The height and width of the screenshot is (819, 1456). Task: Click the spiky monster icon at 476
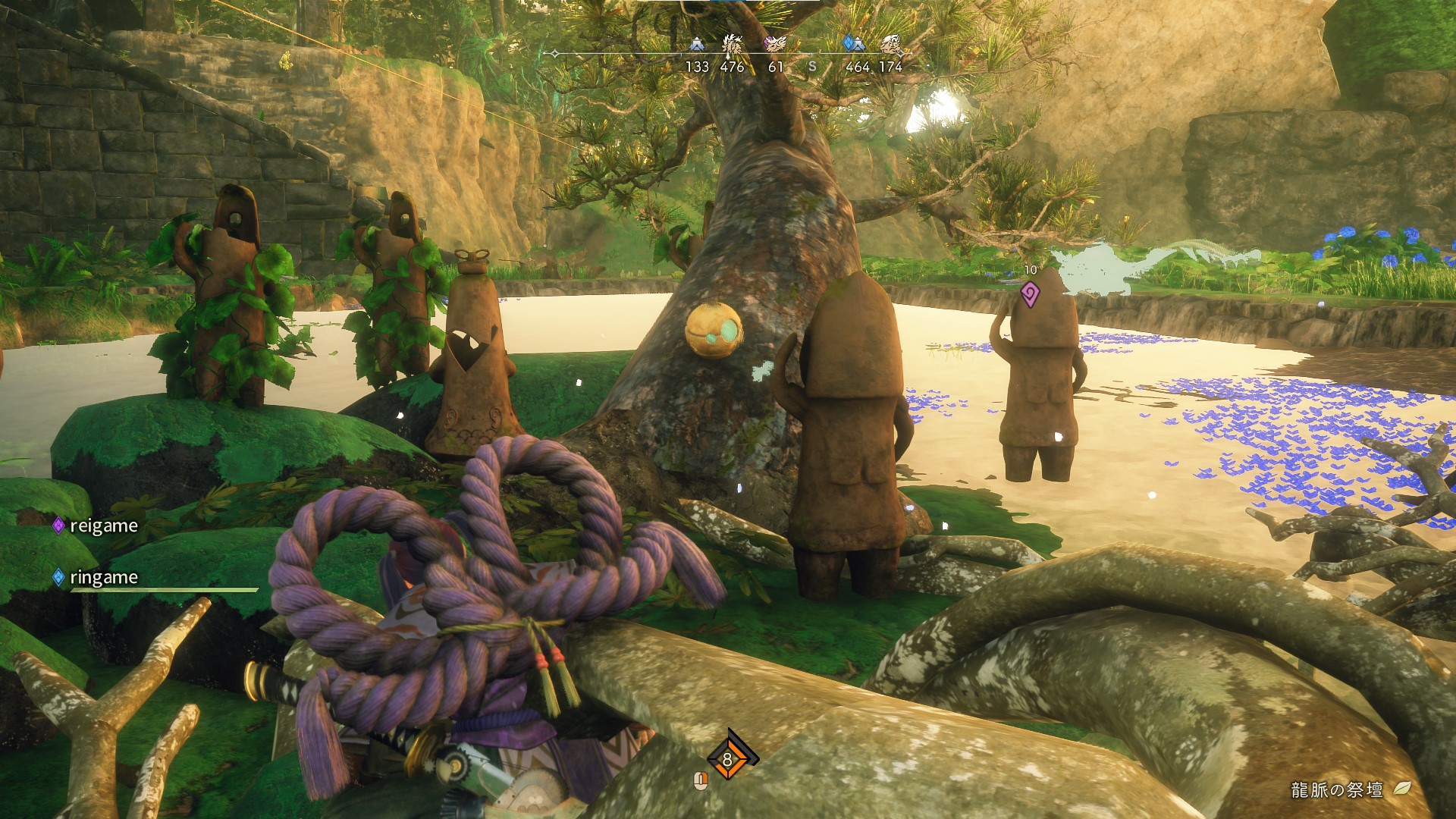pyautogui.click(x=732, y=45)
